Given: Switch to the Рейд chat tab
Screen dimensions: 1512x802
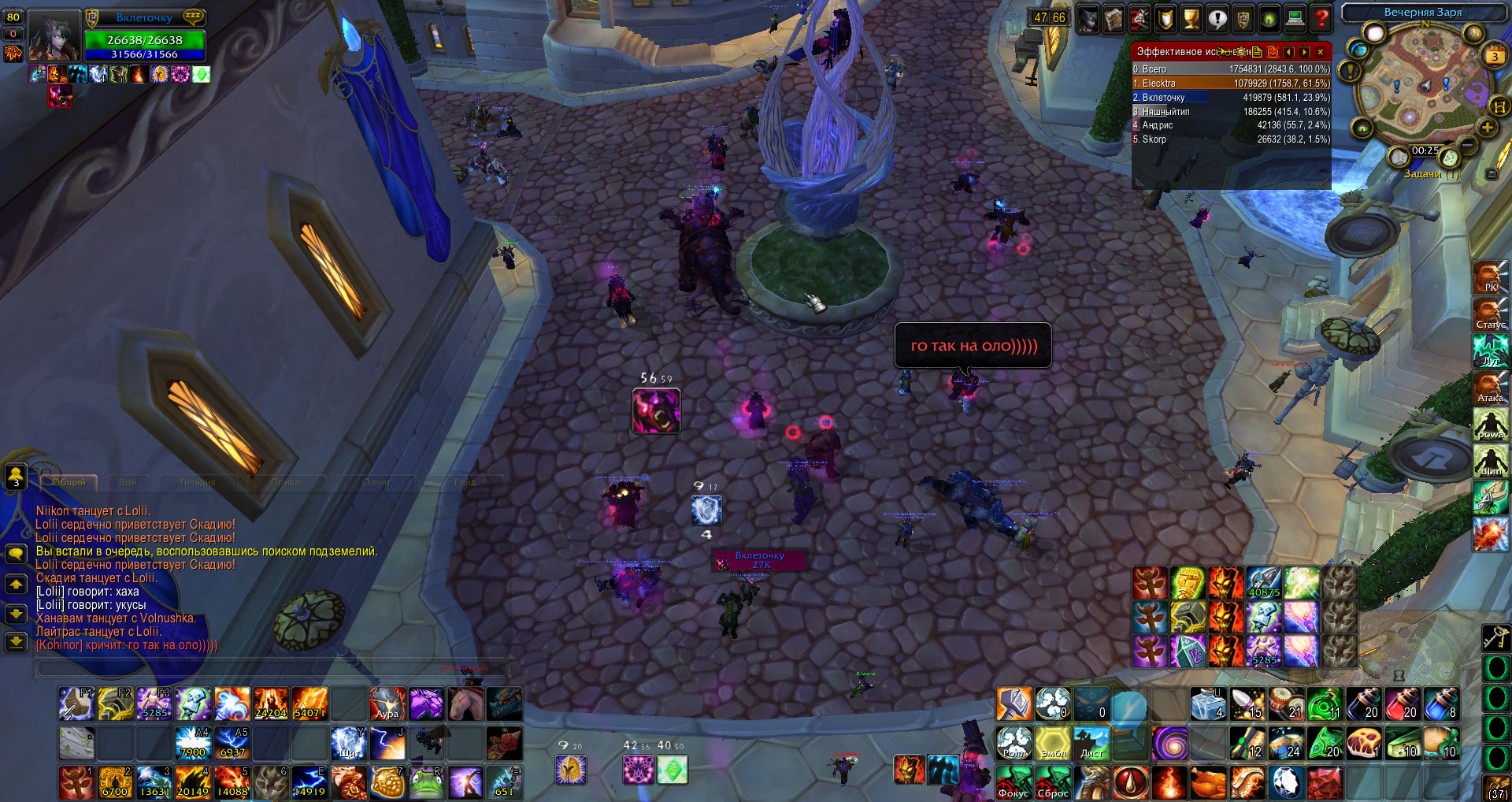Looking at the screenshot, I should (465, 482).
